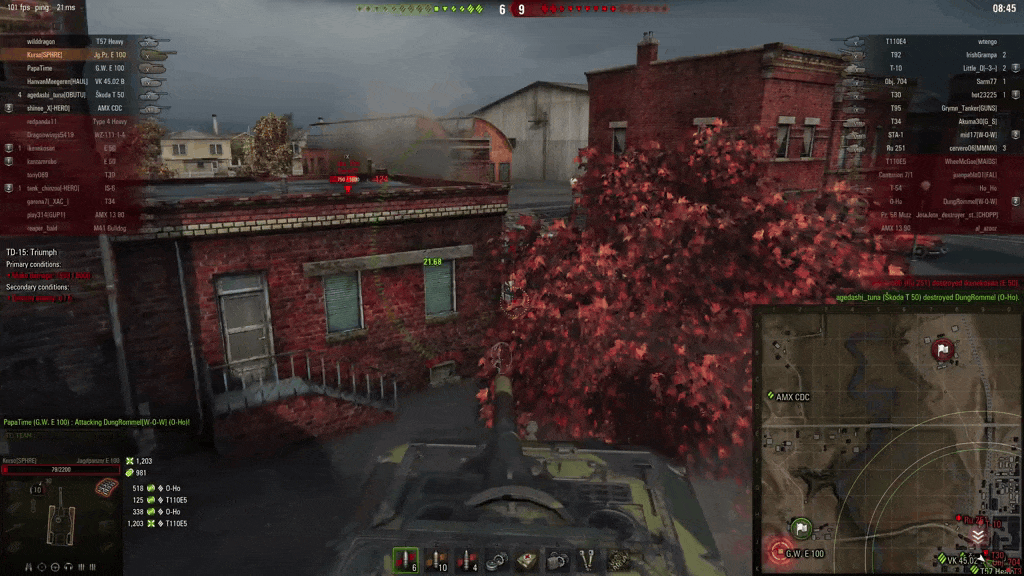Image resolution: width=1024 pixels, height=576 pixels.
Task: Select the shell slot with 6 rounds
Action: (405, 561)
